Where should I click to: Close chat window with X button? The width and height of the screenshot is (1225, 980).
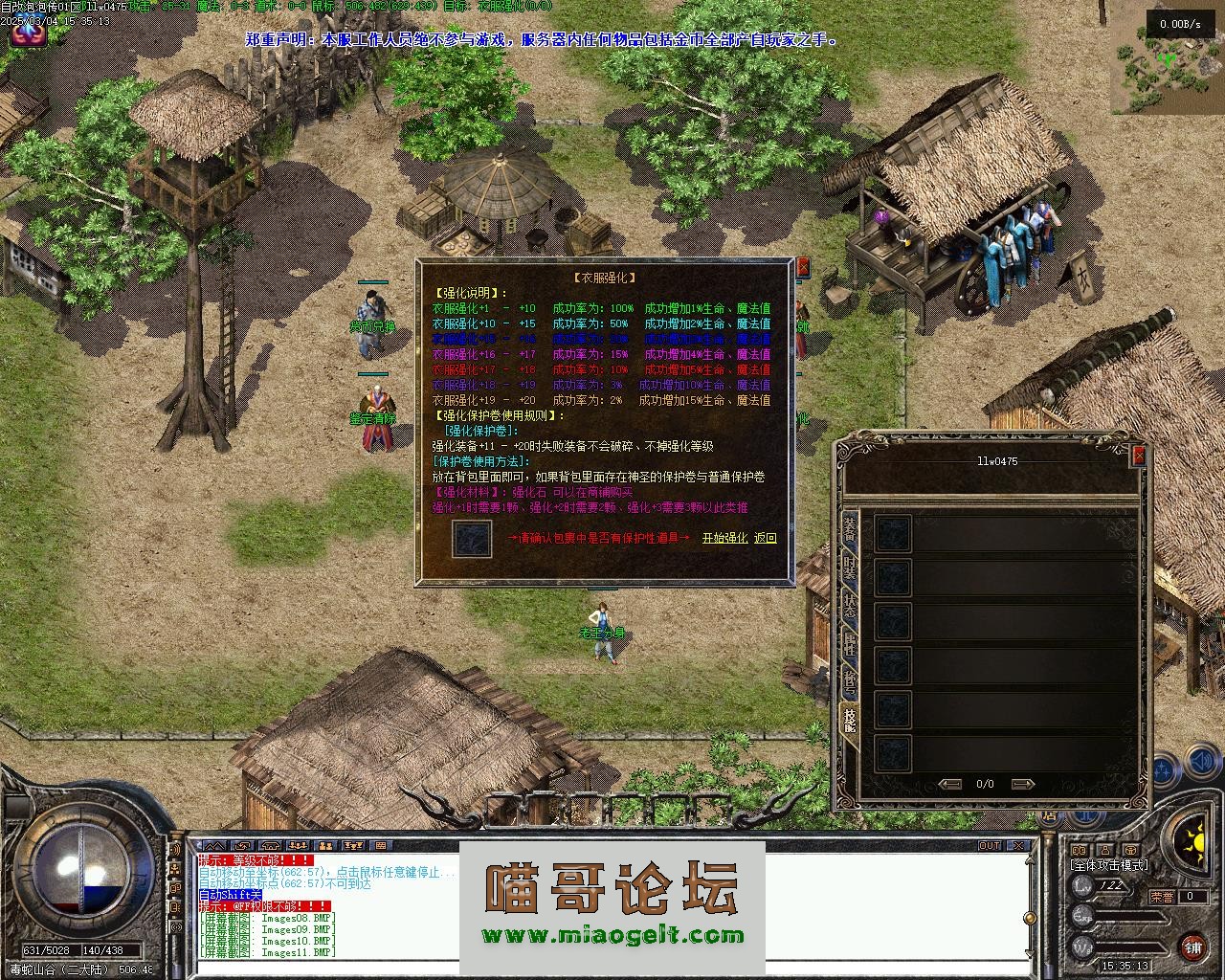(x=1019, y=846)
